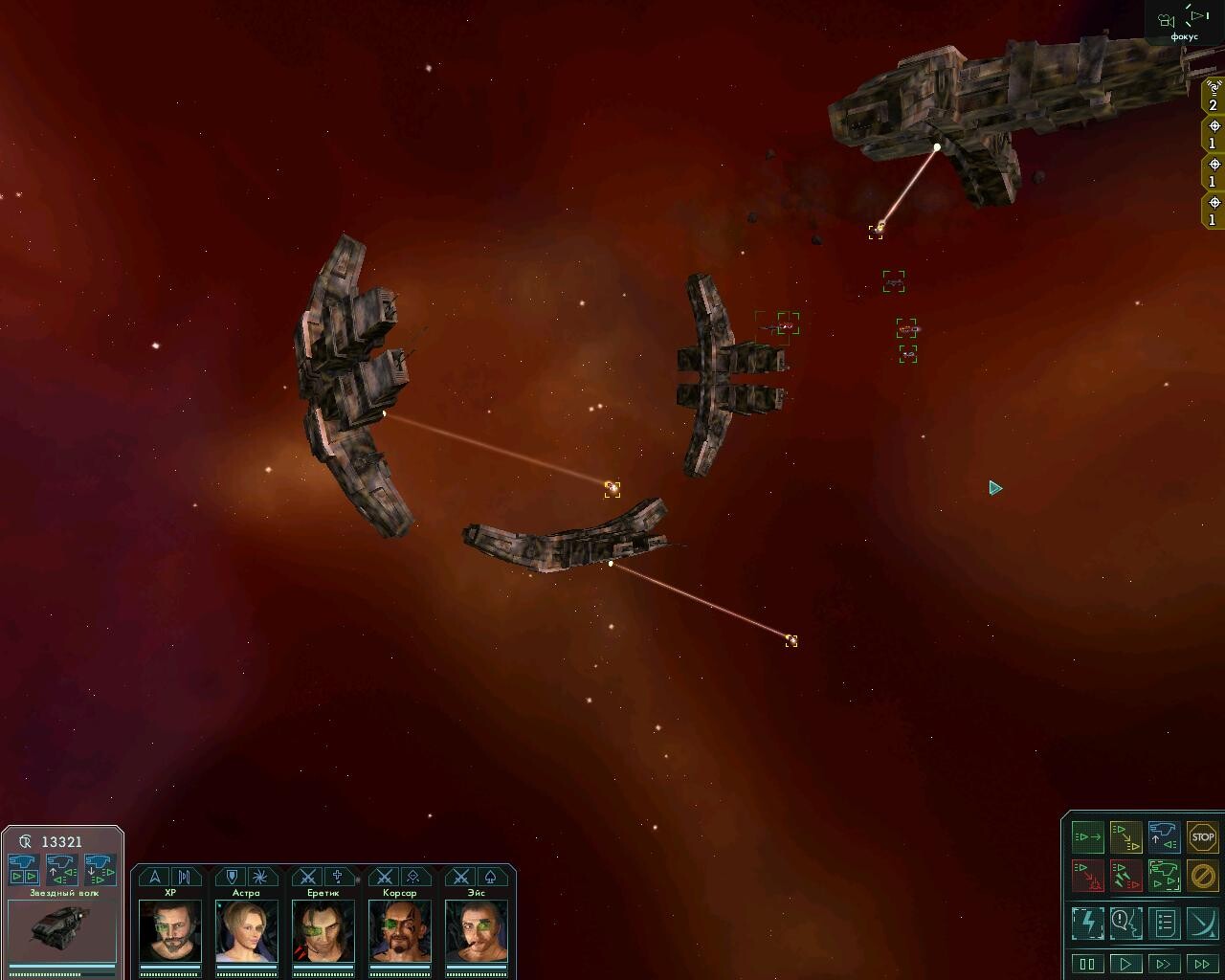Open the communications speech-bubble panel

pos(1125,924)
